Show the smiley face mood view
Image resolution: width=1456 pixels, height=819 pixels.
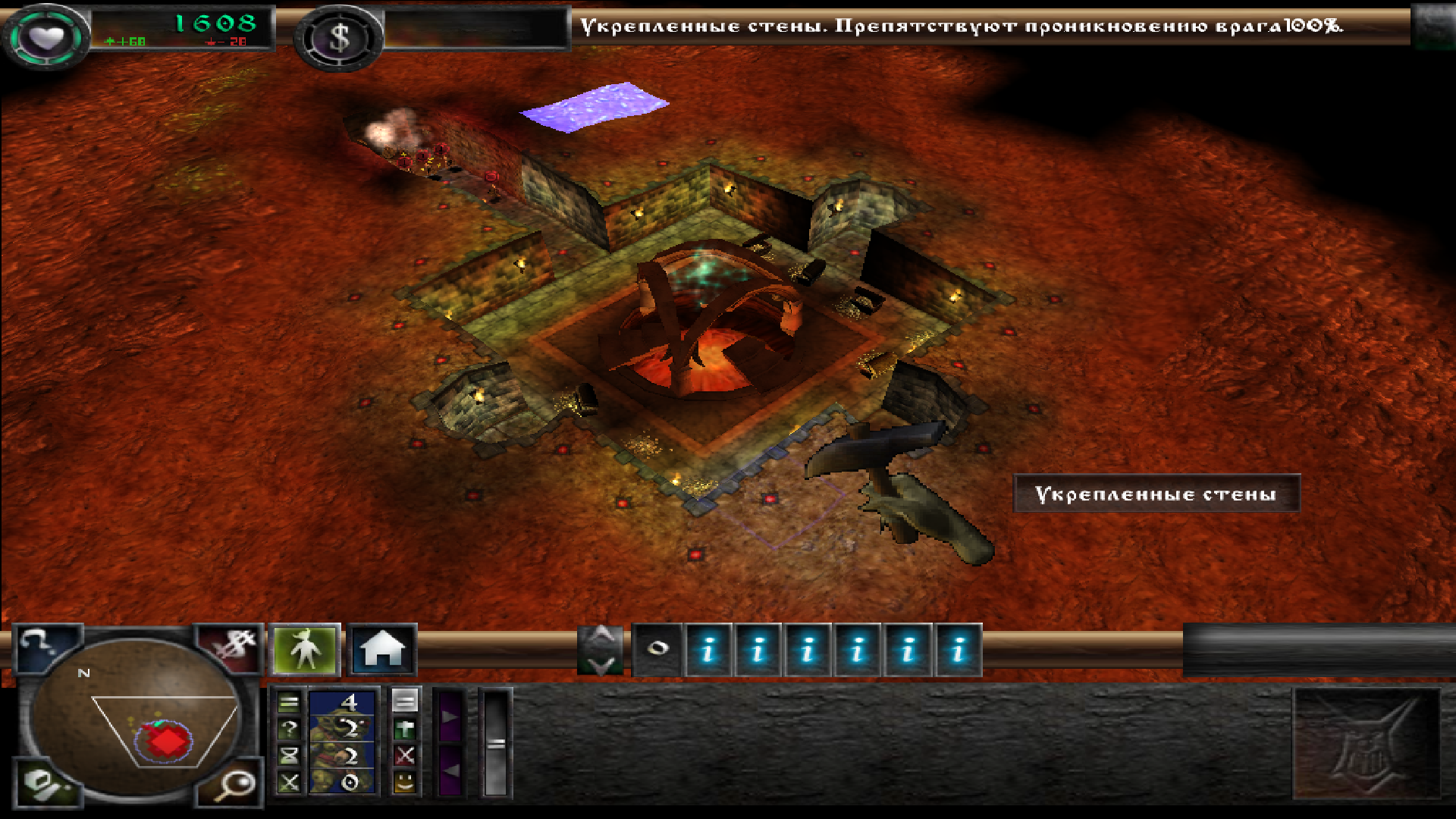[x=405, y=781]
